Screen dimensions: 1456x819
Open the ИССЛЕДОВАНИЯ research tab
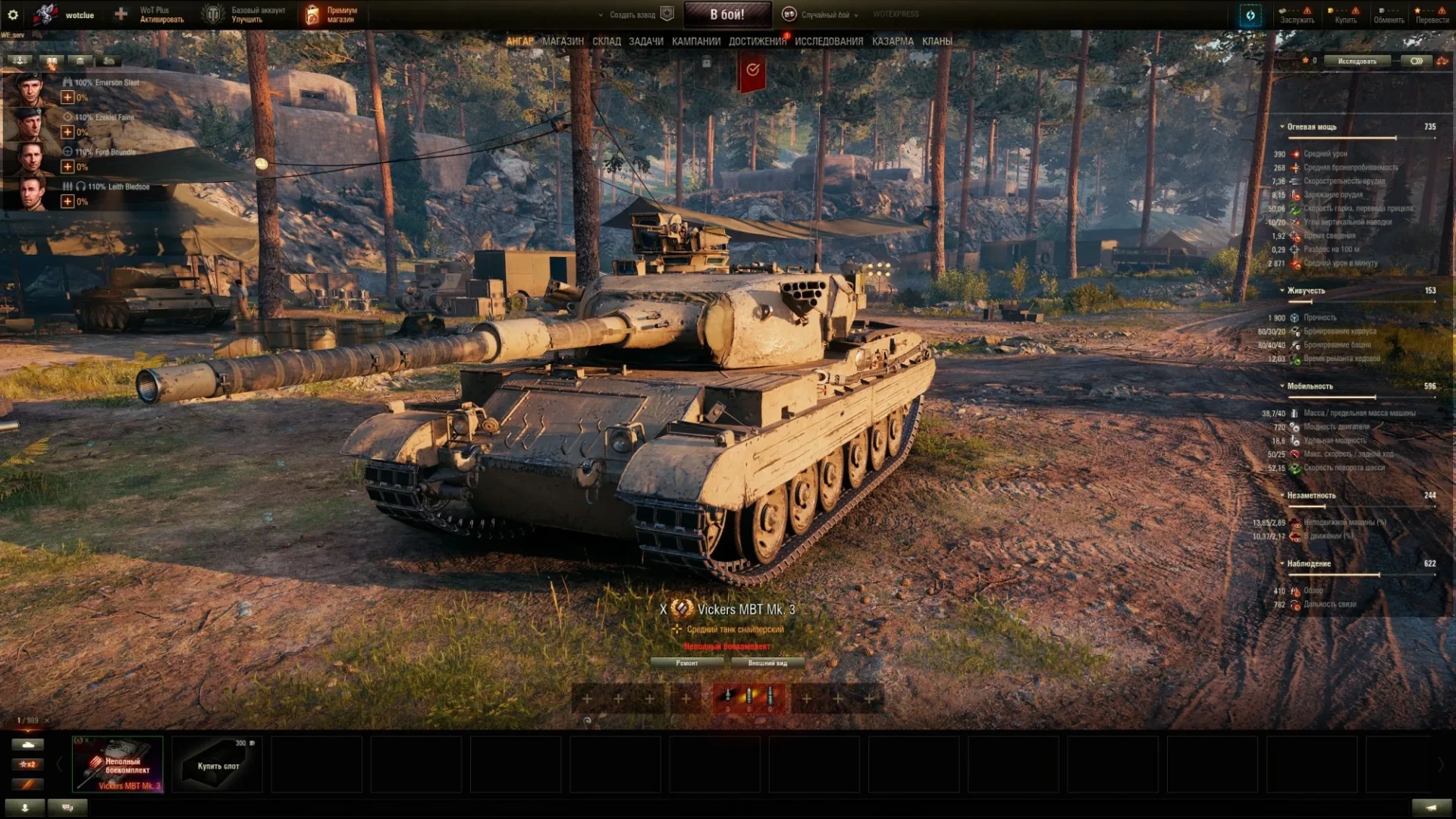pos(828,42)
